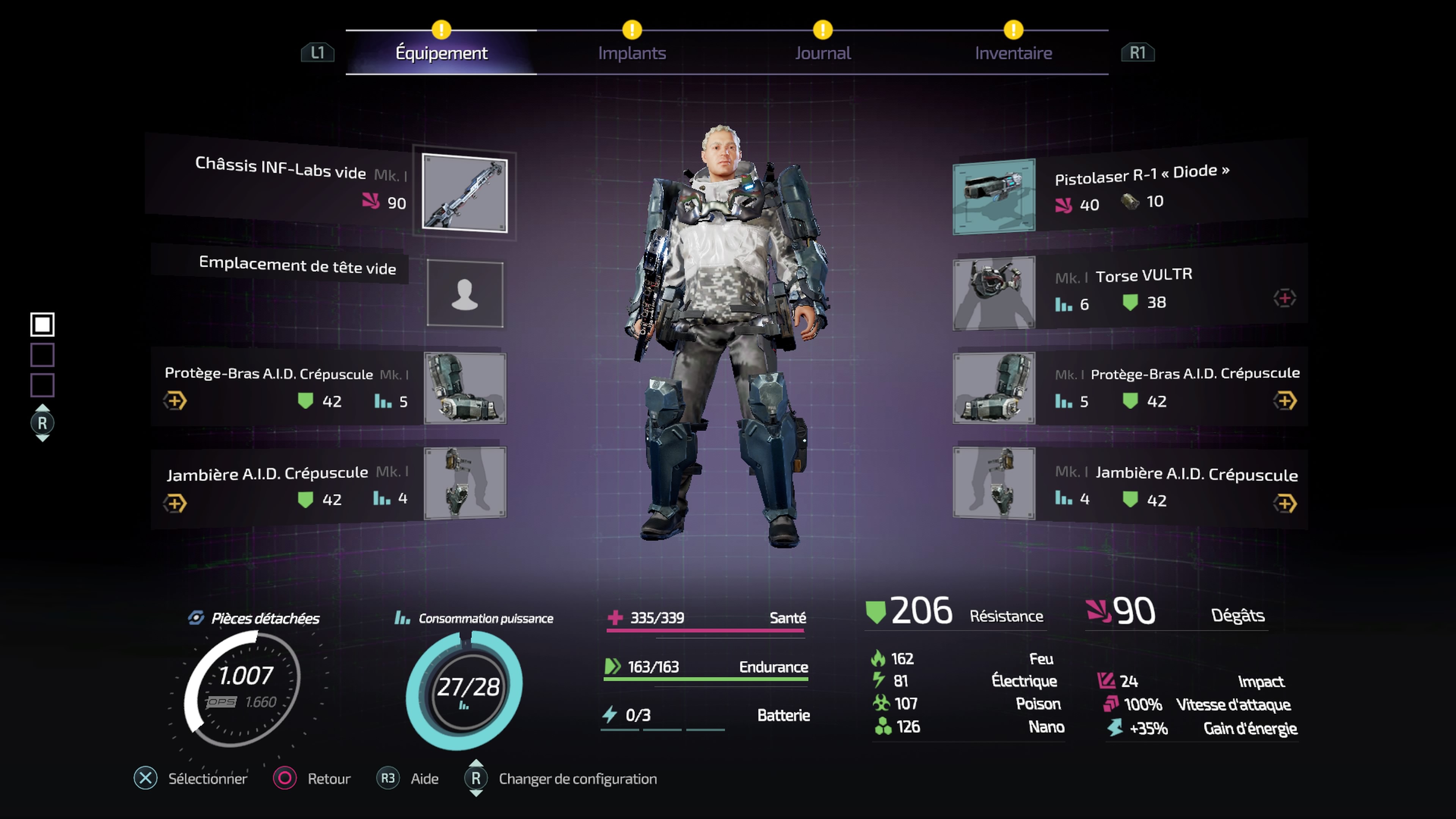Image resolution: width=1456 pixels, height=819 pixels.
Task: Switch to the Implants tab
Action: point(631,53)
